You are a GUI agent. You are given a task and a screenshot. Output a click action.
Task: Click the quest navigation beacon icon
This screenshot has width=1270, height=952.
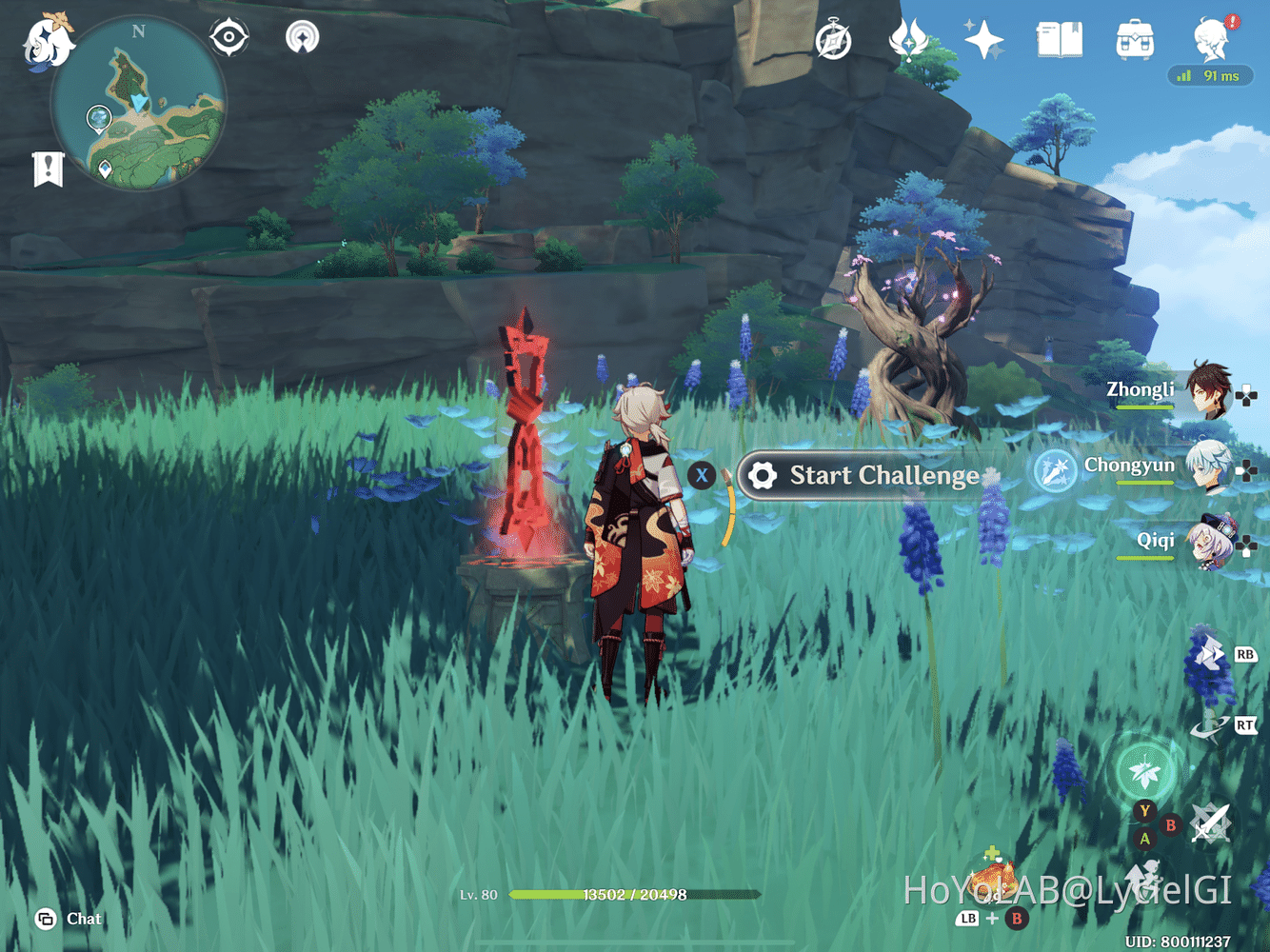[302, 38]
